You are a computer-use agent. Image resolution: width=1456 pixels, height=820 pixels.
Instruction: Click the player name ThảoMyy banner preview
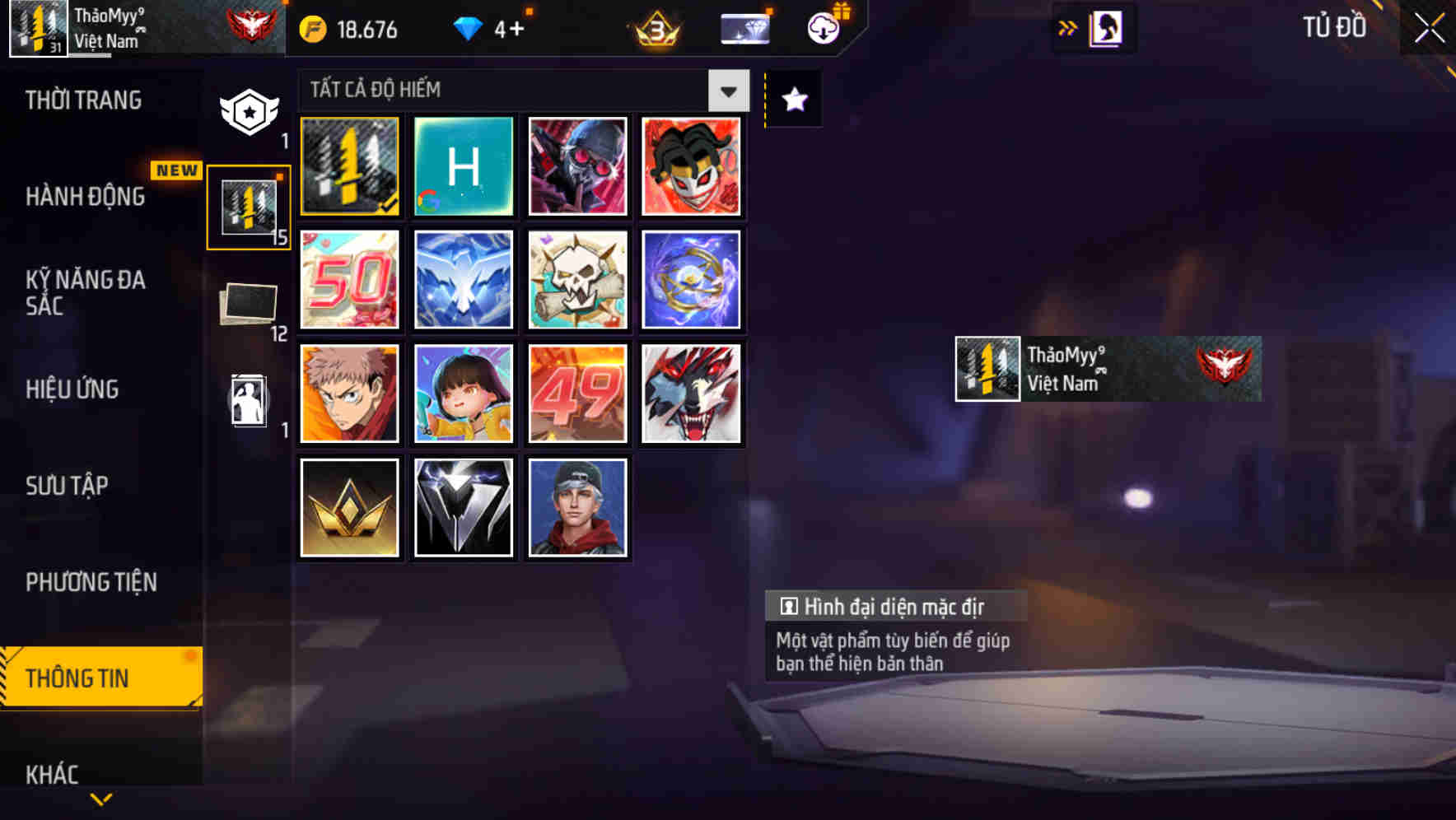click(x=1106, y=369)
